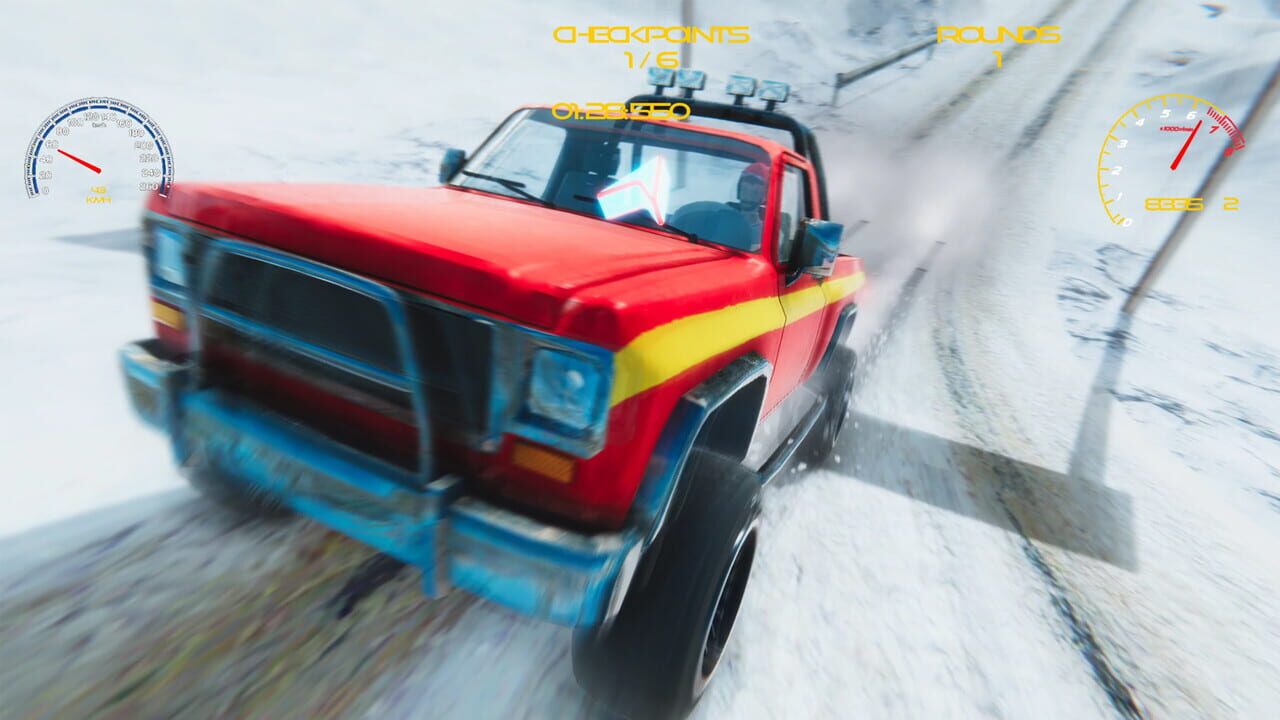Click the 7 mark on the rev counter
This screenshot has width=1280, height=720.
pos(1213,130)
